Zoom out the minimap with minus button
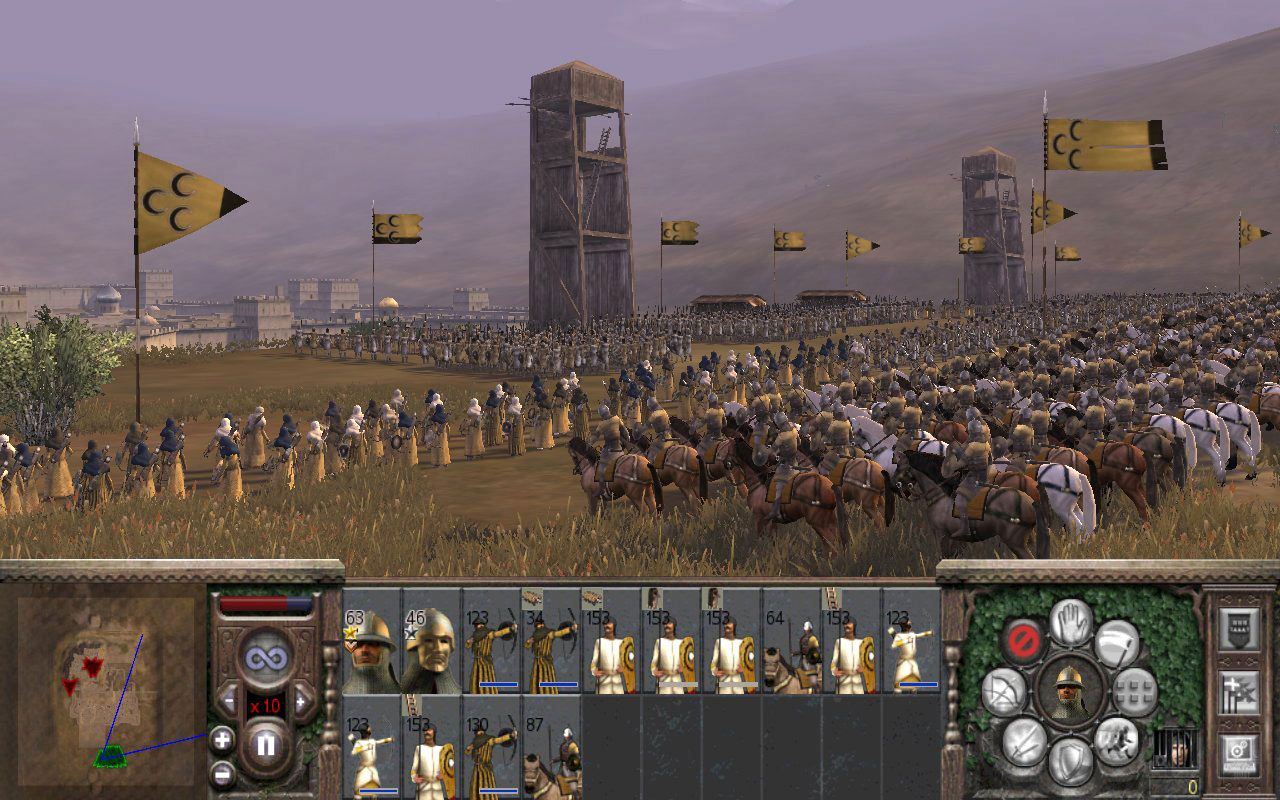The image size is (1280, 800). (x=222, y=774)
